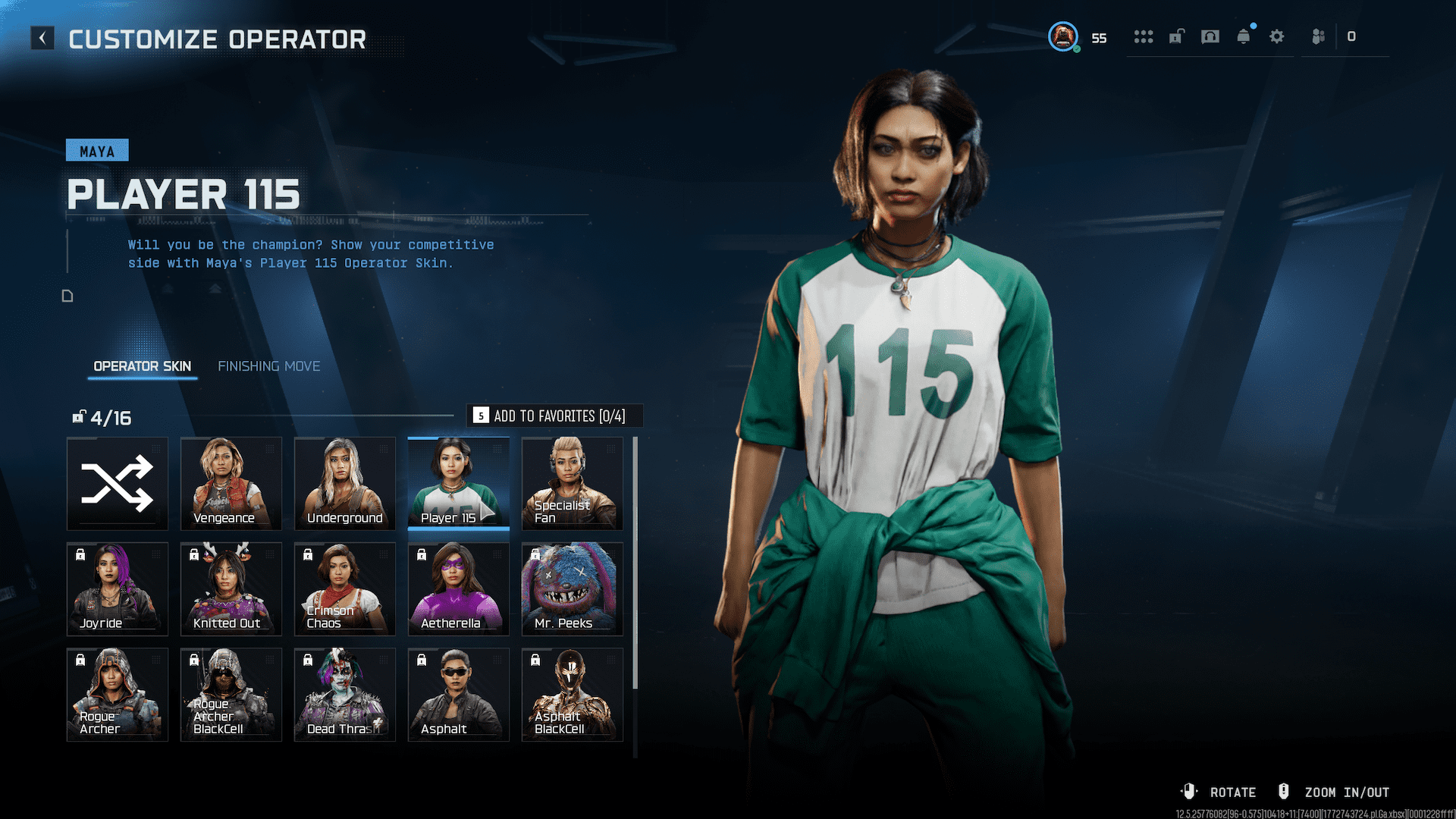The image size is (1456, 819).
Task: Select the Crimson Chaos skin tile
Action: (345, 588)
